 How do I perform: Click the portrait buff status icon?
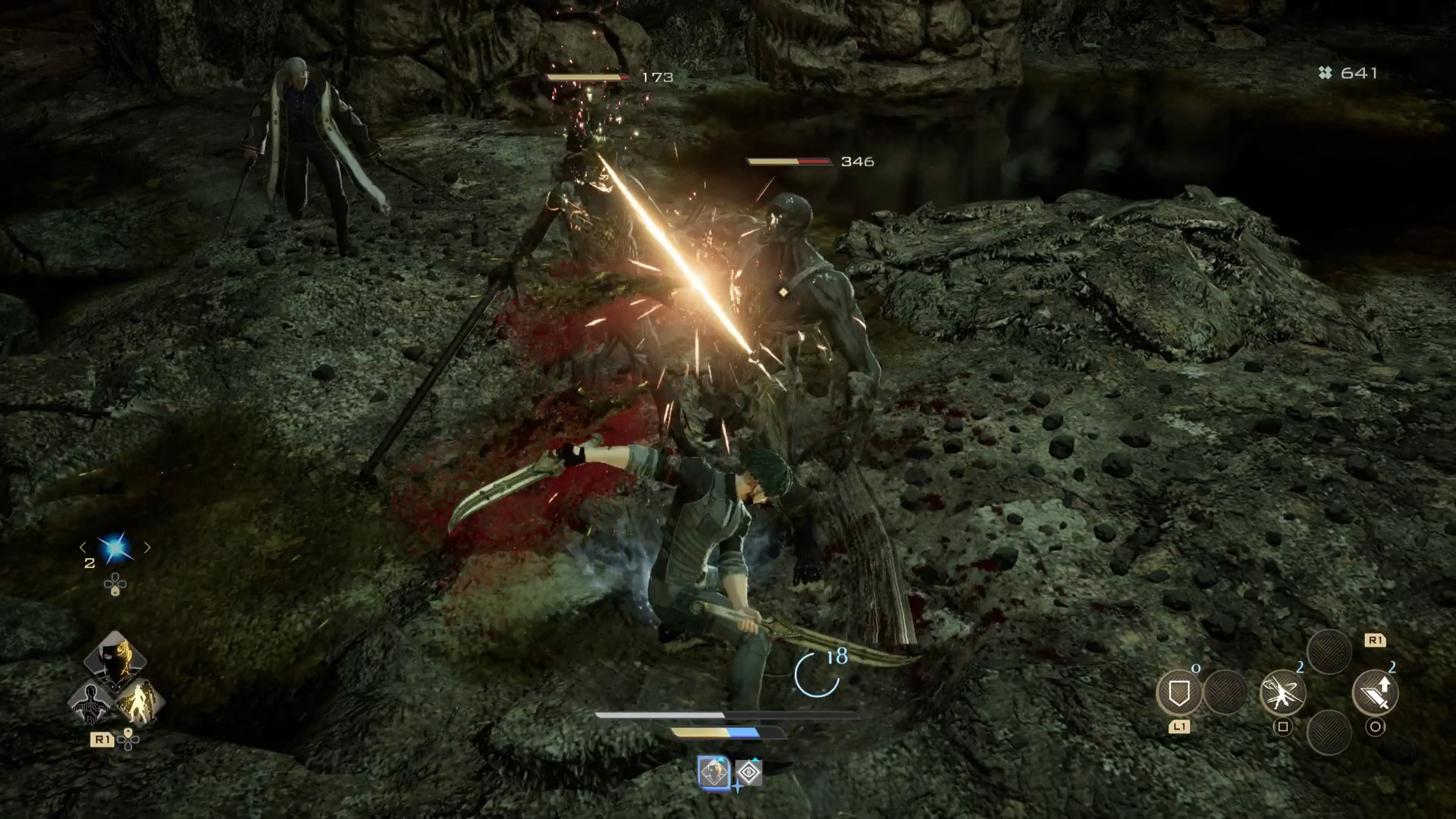pyautogui.click(x=714, y=773)
